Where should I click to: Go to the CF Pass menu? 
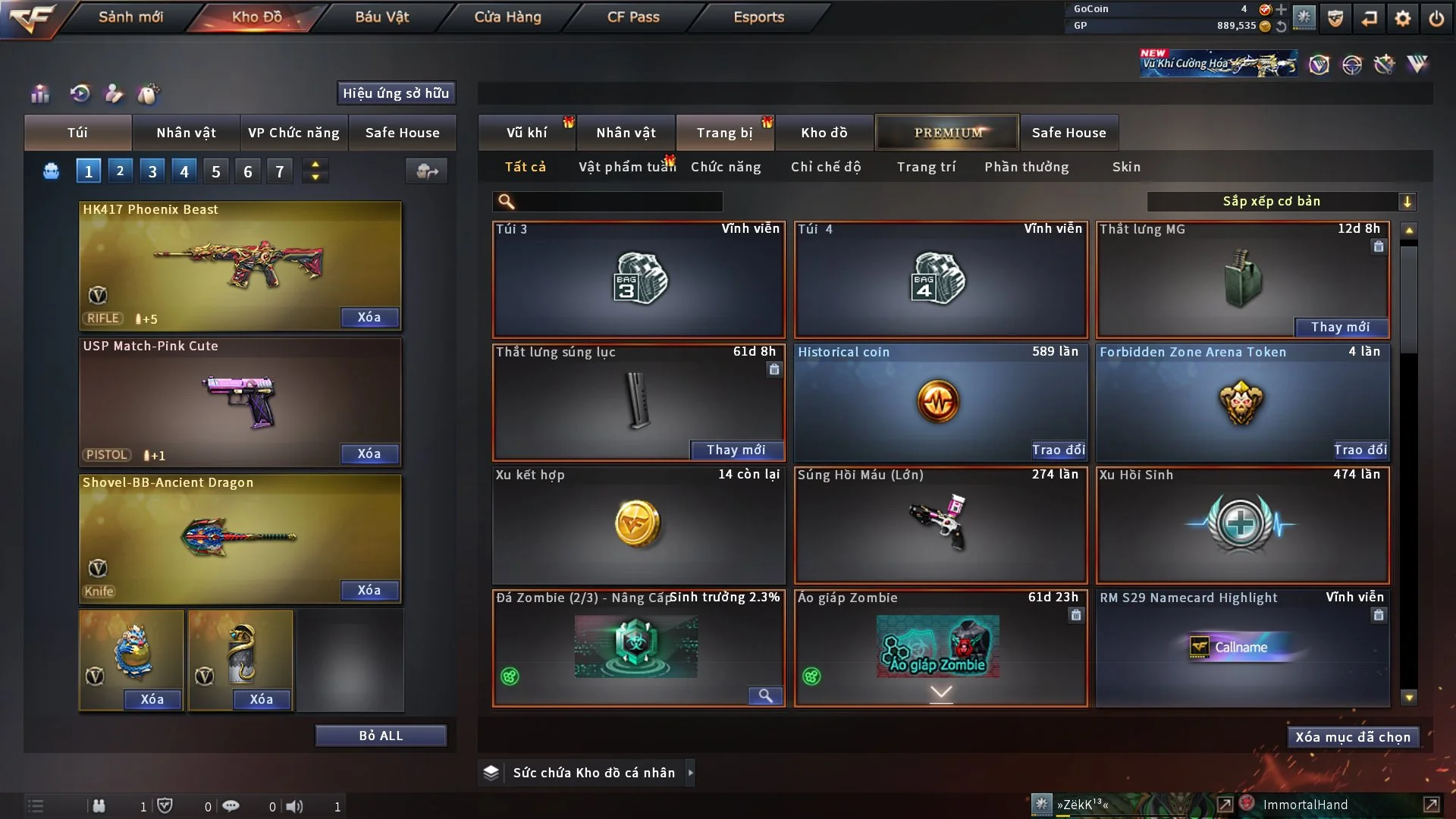click(633, 17)
